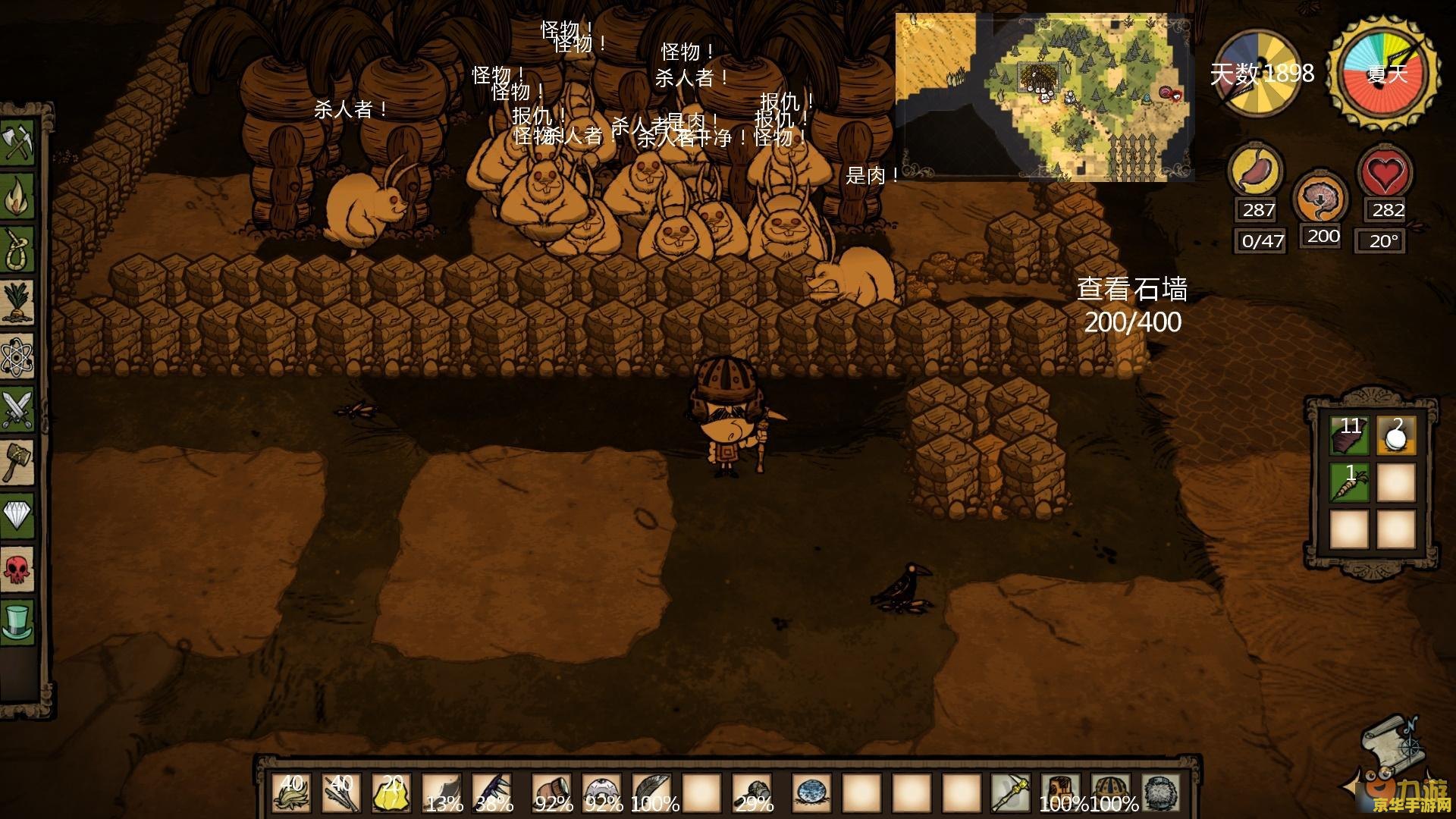Switch to the Food farming crafting tab
Viewport: 1456px width, 819px height.
tap(18, 303)
